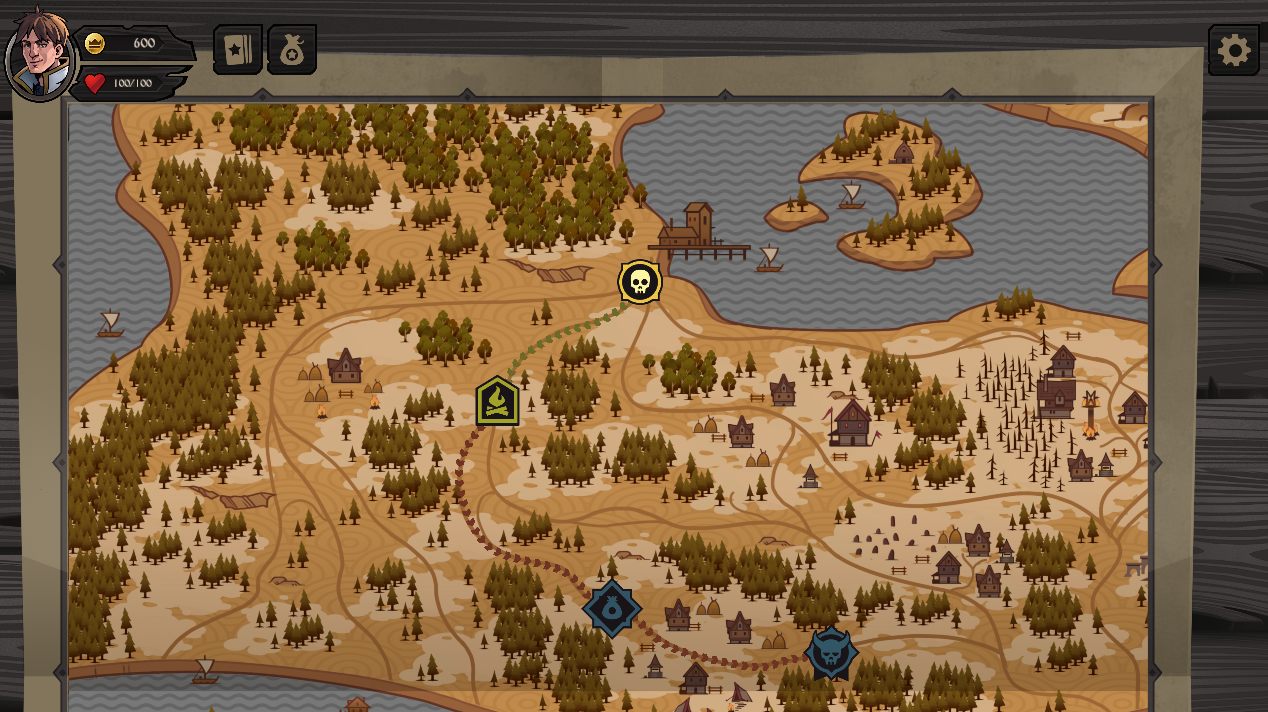Open the card deck viewer
1268x712 pixels.
(x=238, y=50)
